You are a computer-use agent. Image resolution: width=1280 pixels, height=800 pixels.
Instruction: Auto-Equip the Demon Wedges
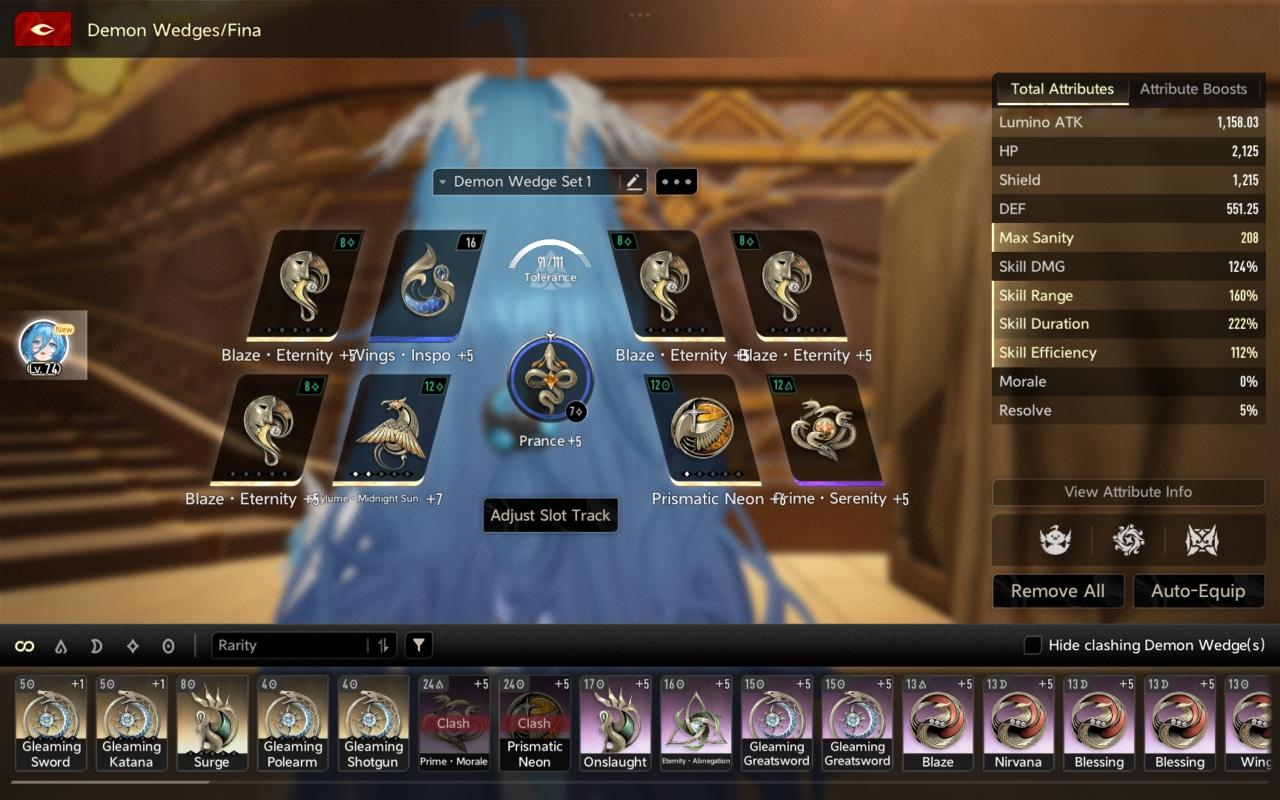click(x=1197, y=591)
